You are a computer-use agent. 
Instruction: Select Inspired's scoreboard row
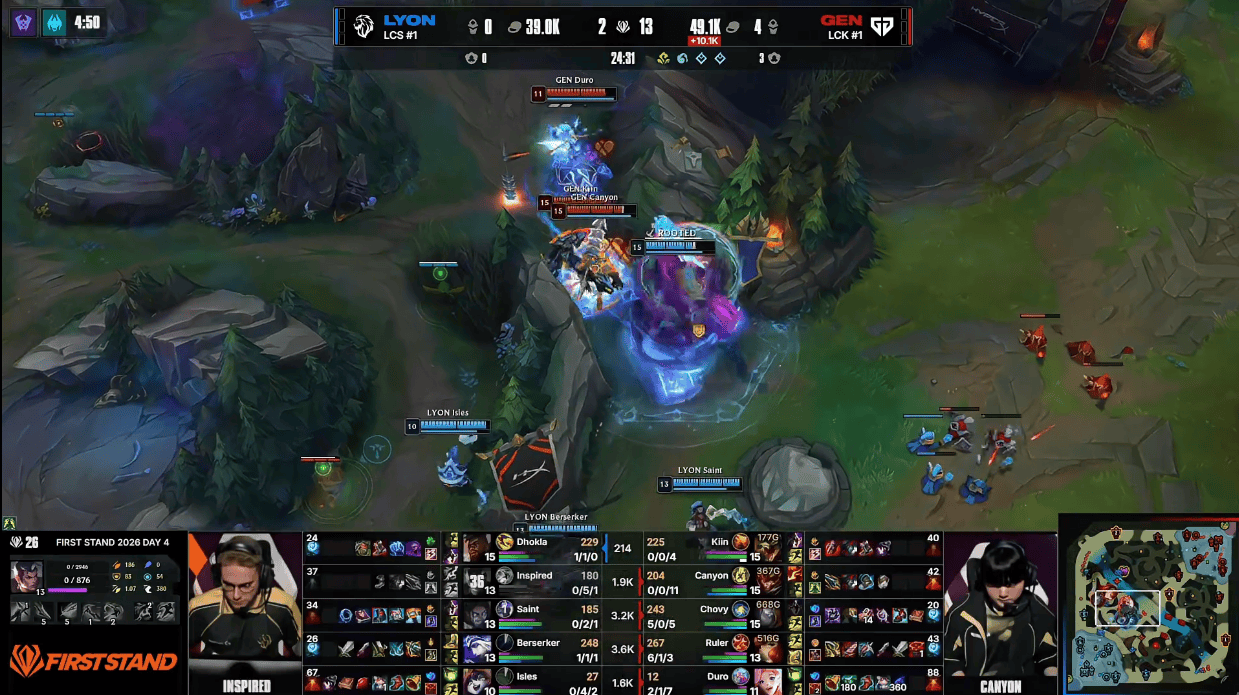tap(530, 581)
